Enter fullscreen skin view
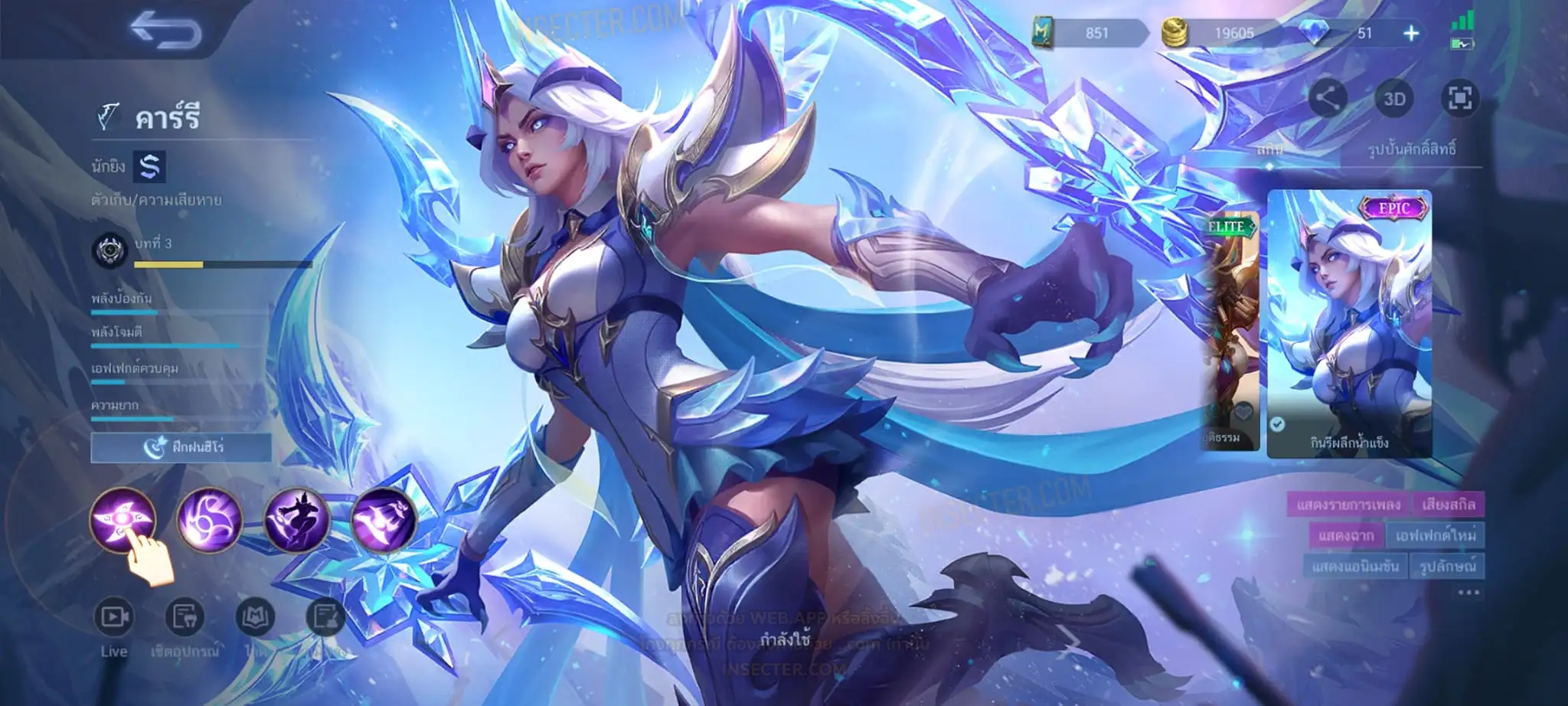Image resolution: width=1568 pixels, height=706 pixels. tap(1459, 99)
